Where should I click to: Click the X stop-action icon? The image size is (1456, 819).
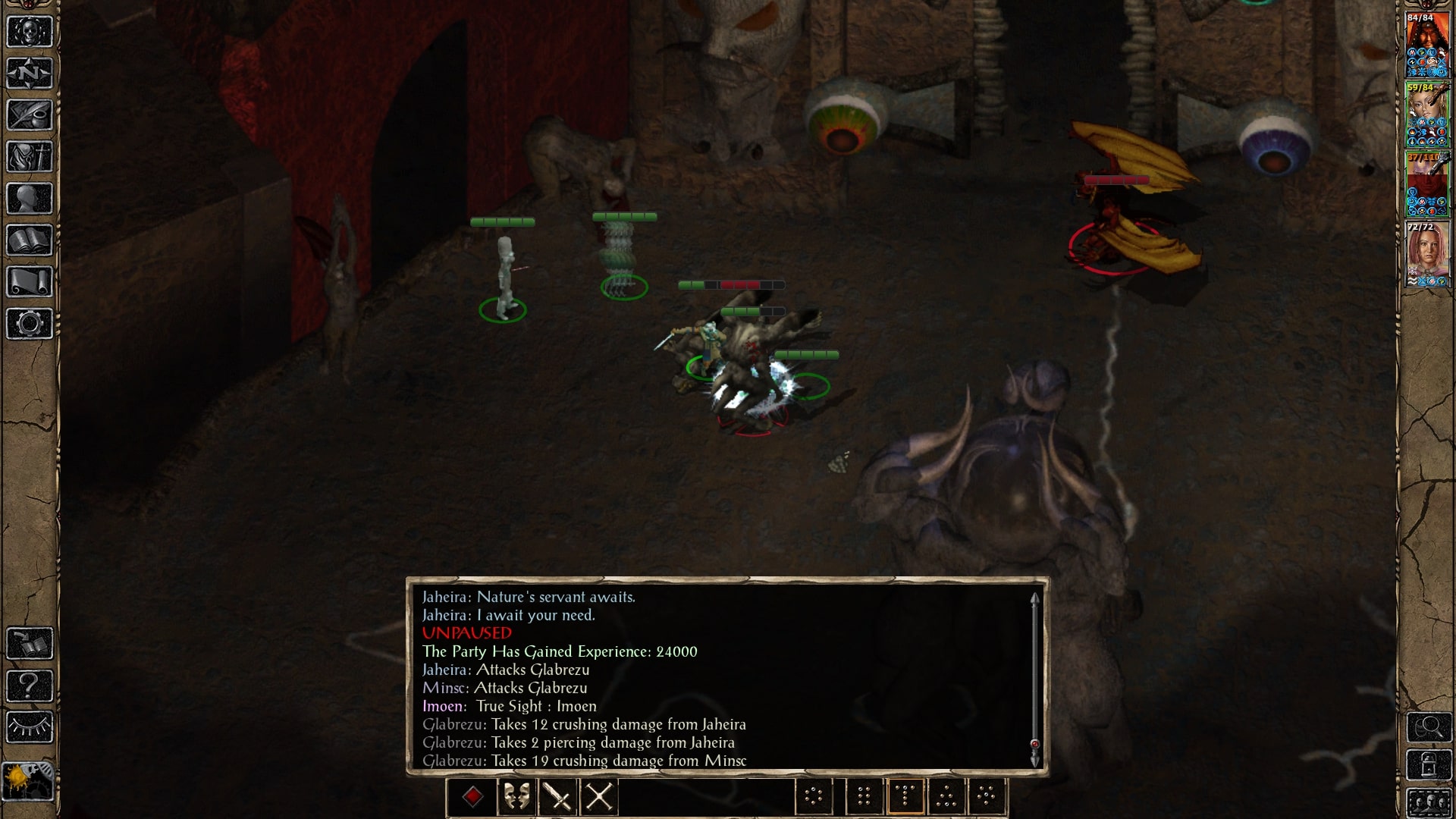coord(598,795)
